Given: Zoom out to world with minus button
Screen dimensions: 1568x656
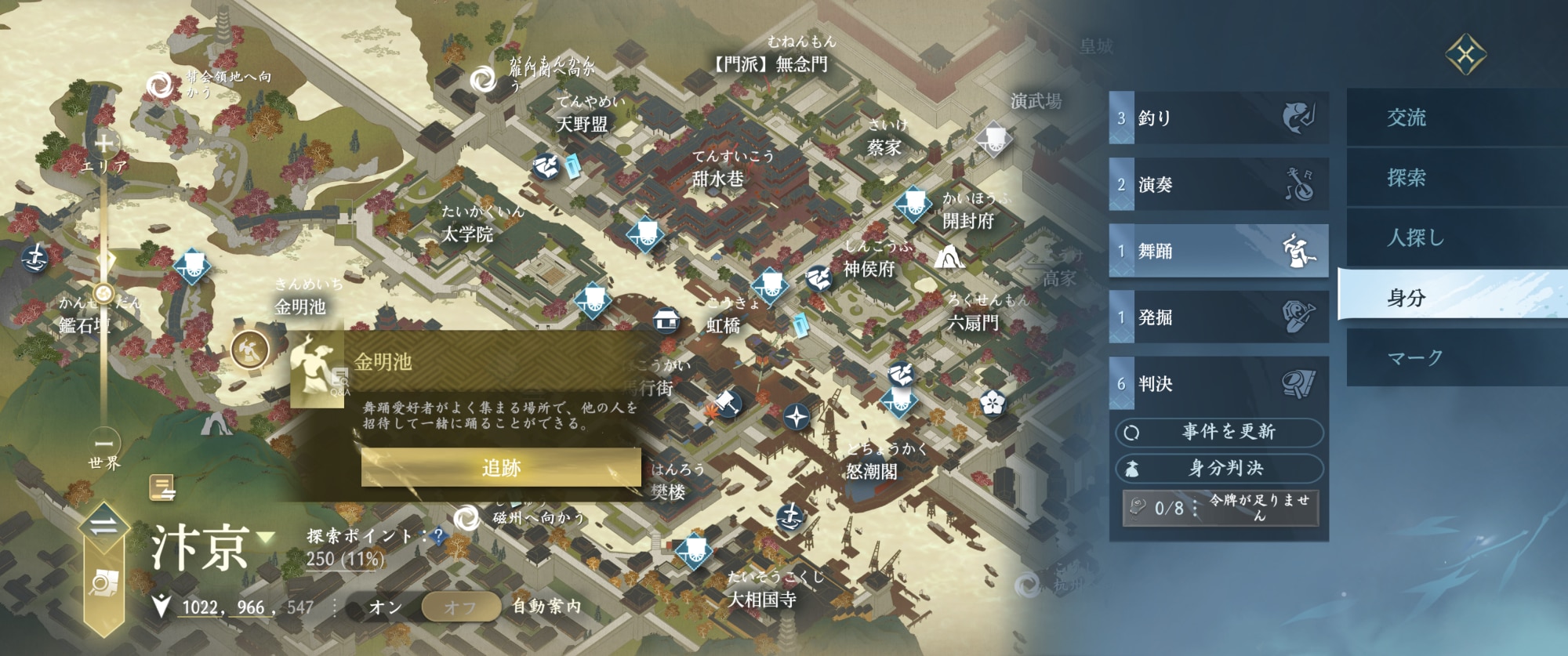Looking at the screenshot, I should tap(104, 443).
